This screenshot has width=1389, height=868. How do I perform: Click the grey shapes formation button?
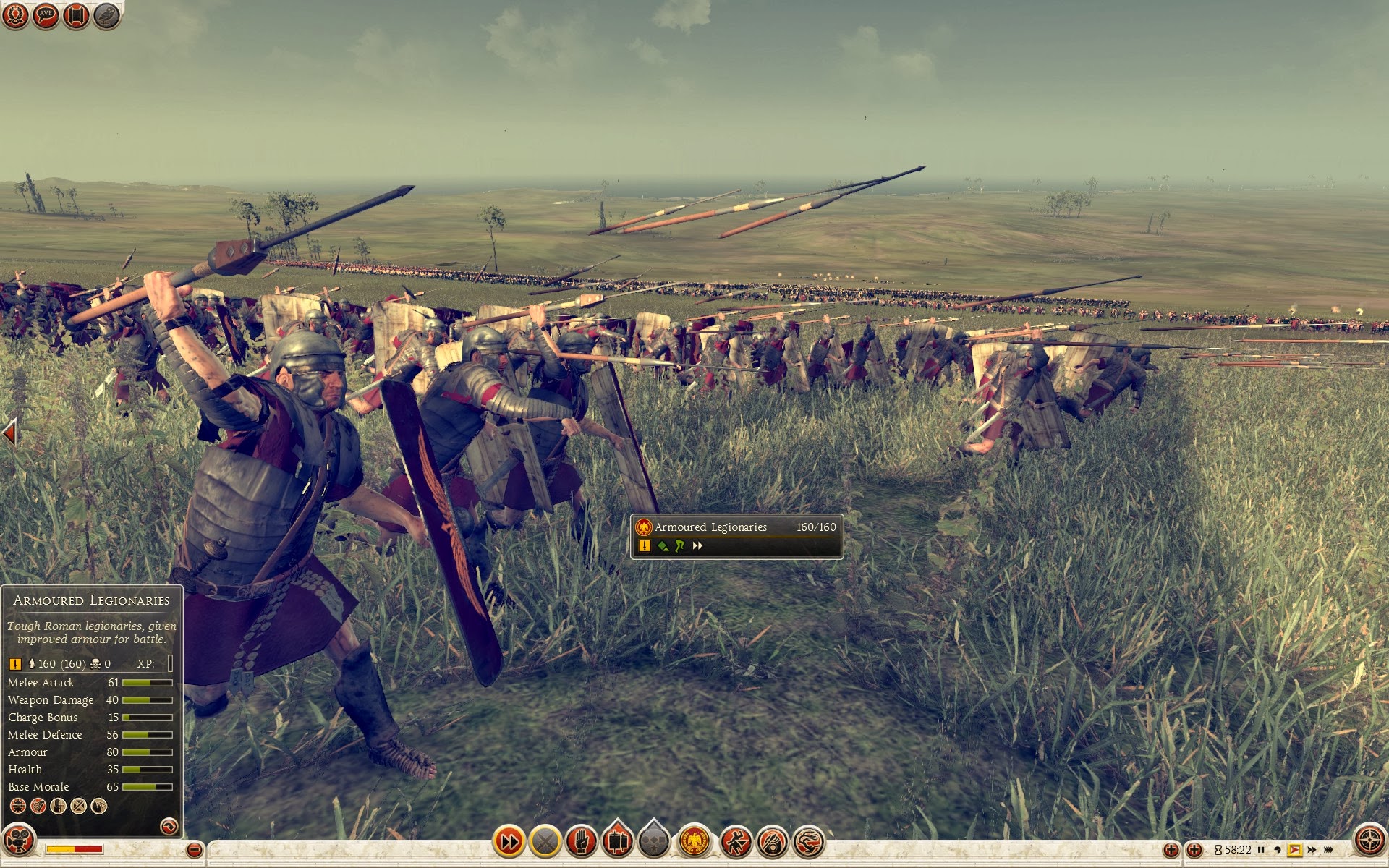pos(654,841)
